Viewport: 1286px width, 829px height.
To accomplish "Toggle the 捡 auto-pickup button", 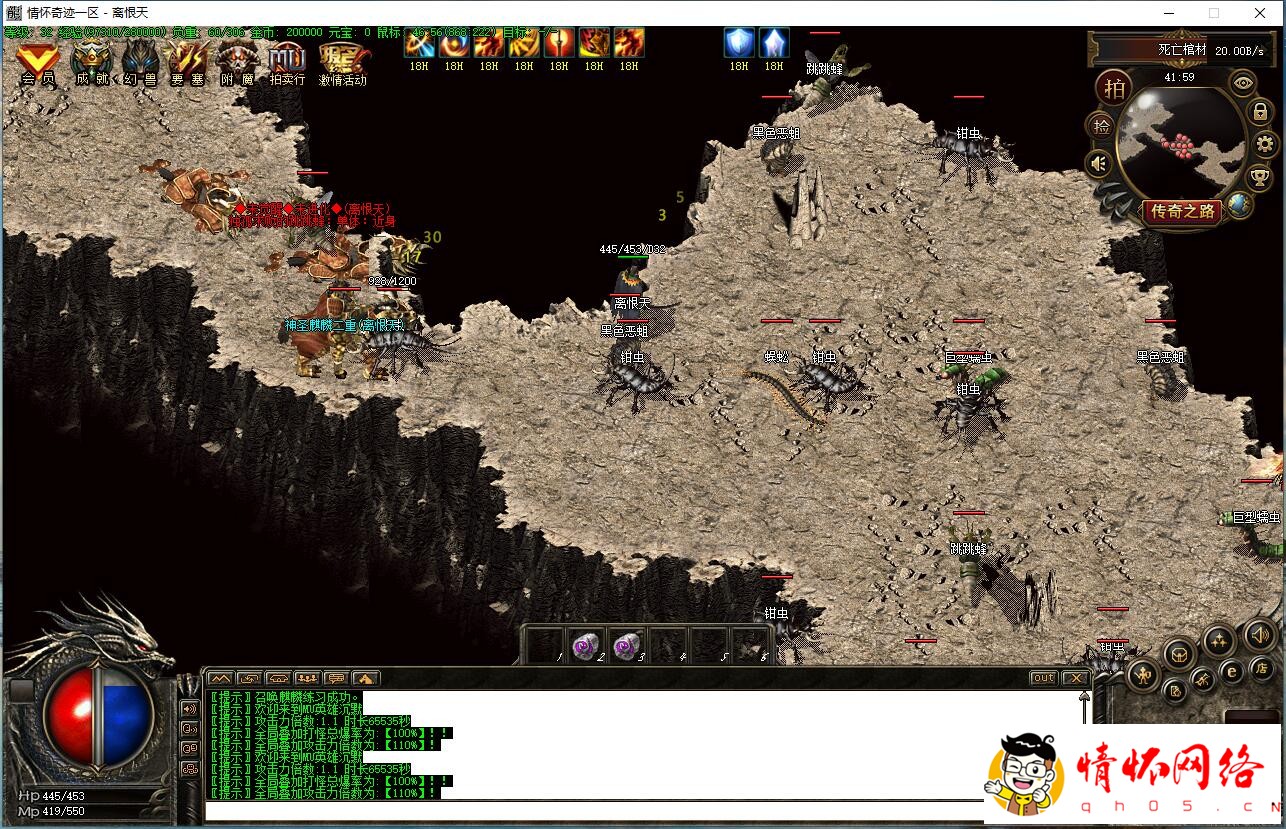I will [x=1101, y=126].
